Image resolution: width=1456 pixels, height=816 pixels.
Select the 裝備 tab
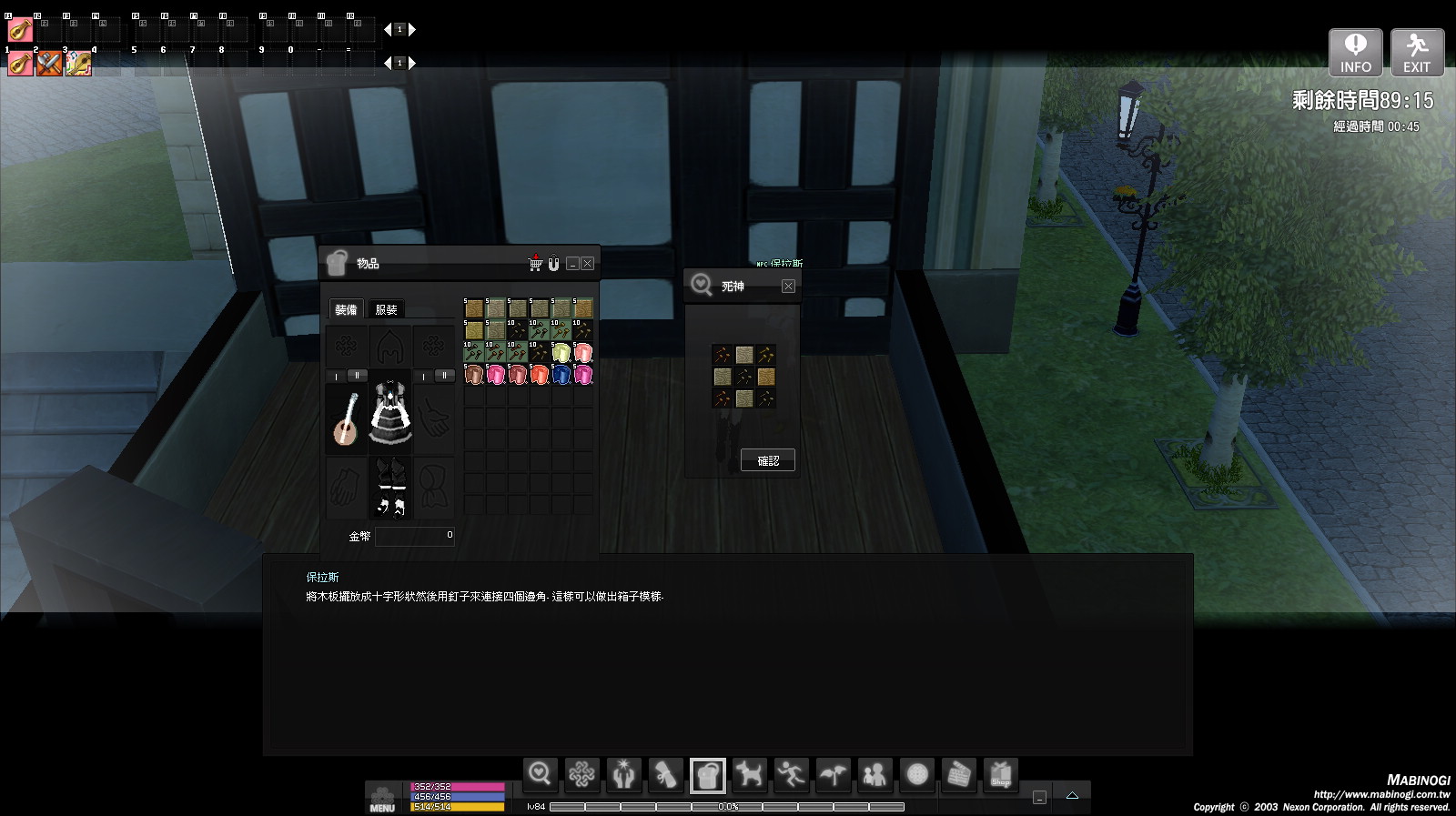[346, 309]
